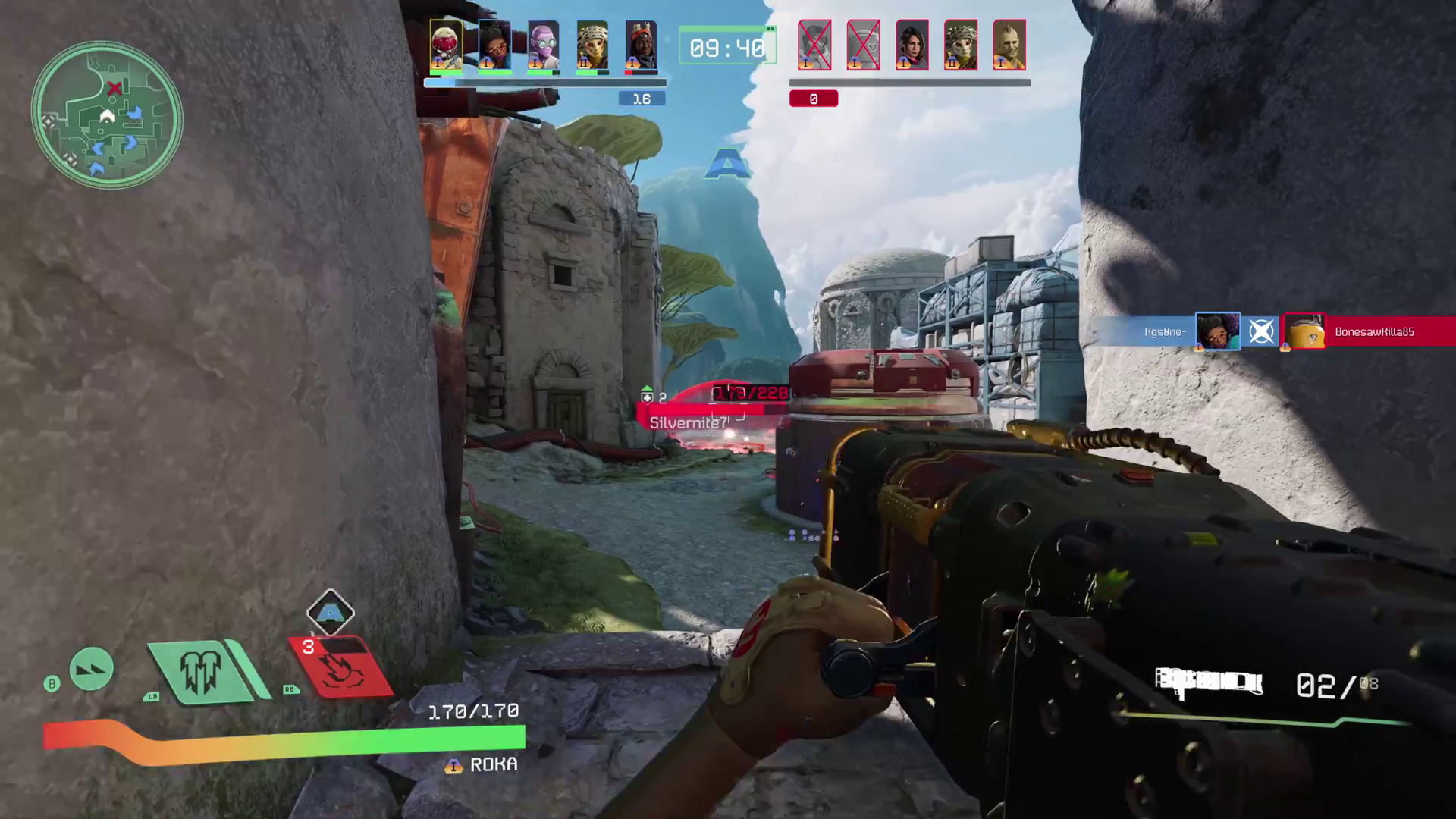1456x819 pixels.
Task: Select the blue team's red-hat woman portrait
Action: pos(641,45)
